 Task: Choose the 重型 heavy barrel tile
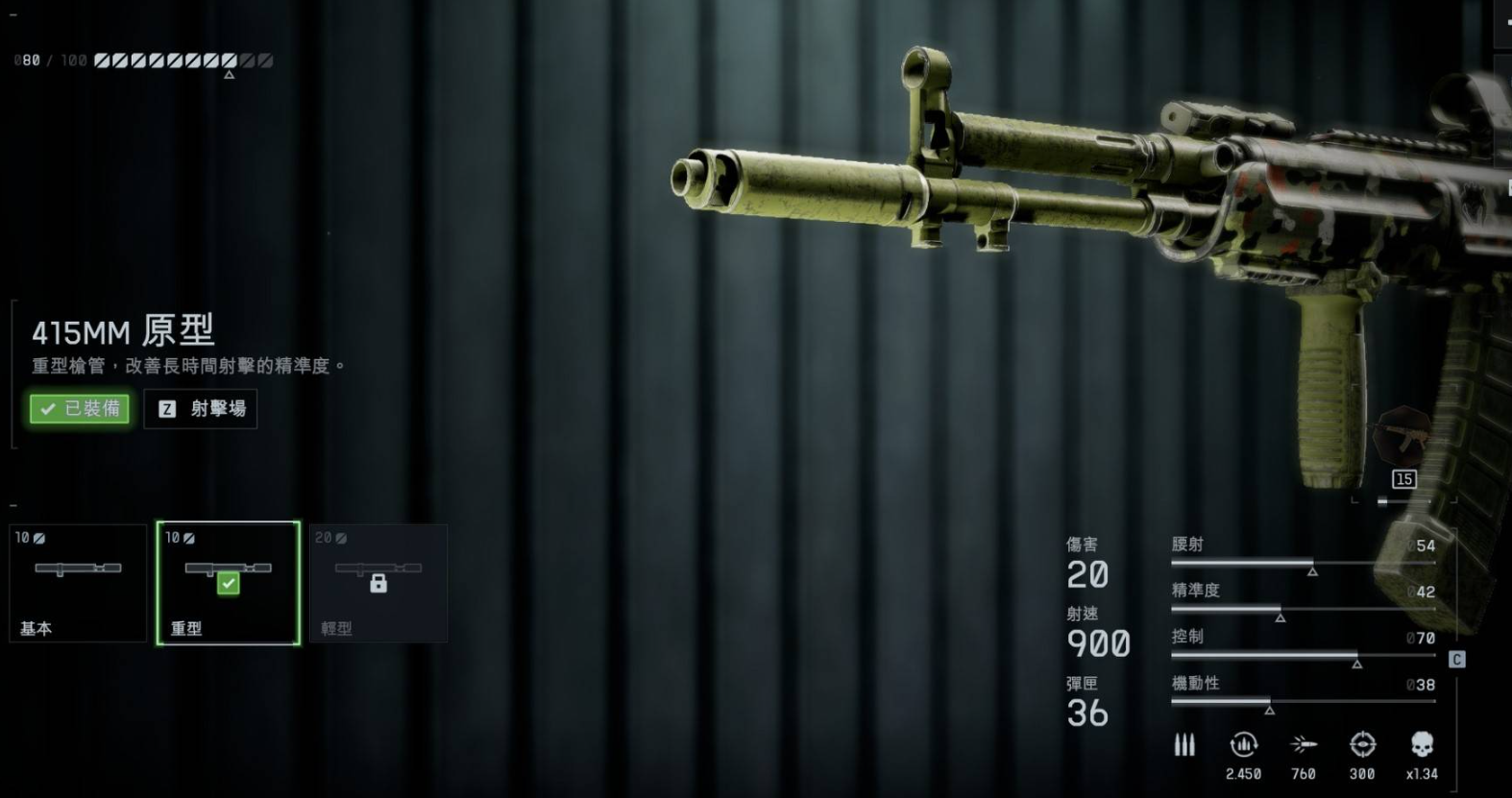[x=229, y=583]
